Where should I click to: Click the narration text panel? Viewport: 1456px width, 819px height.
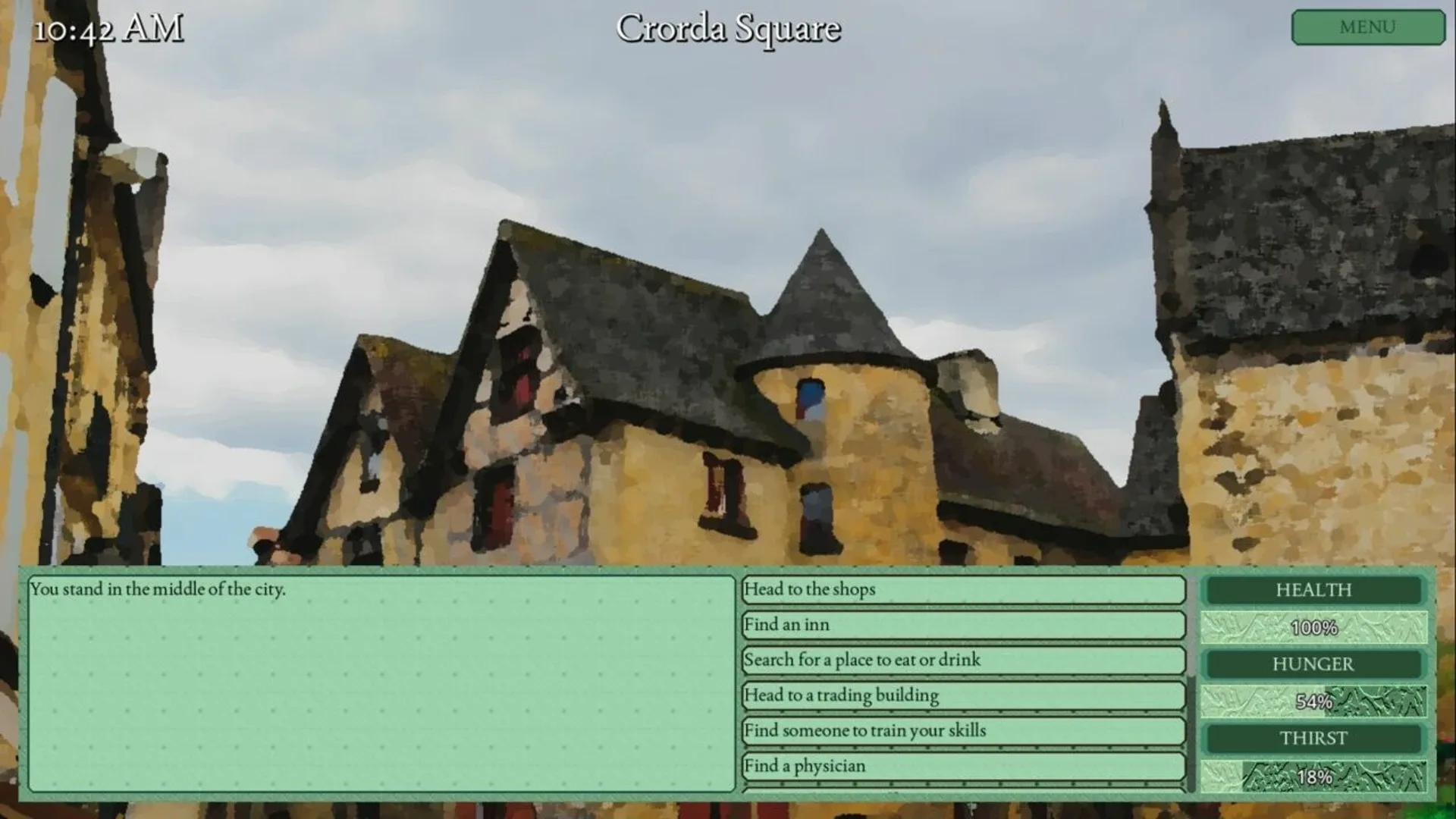tap(379, 682)
